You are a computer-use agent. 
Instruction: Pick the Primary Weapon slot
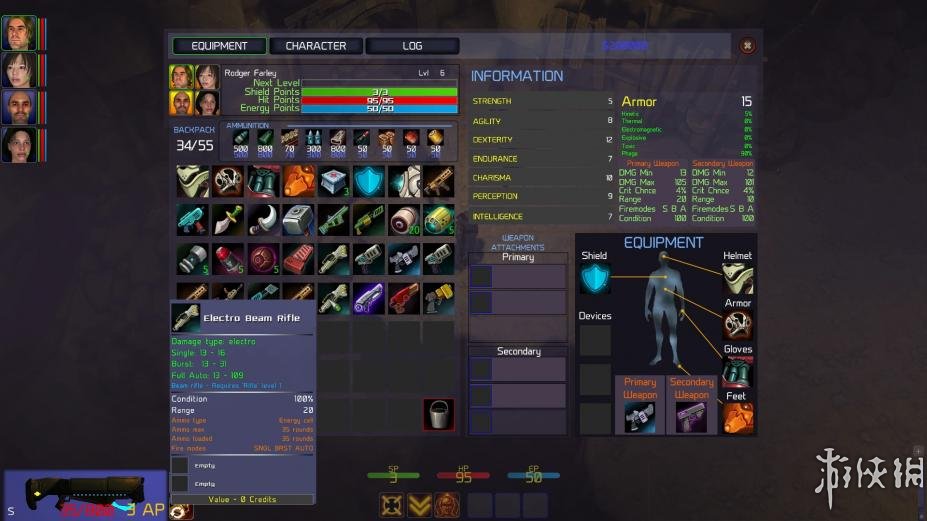(x=640, y=416)
